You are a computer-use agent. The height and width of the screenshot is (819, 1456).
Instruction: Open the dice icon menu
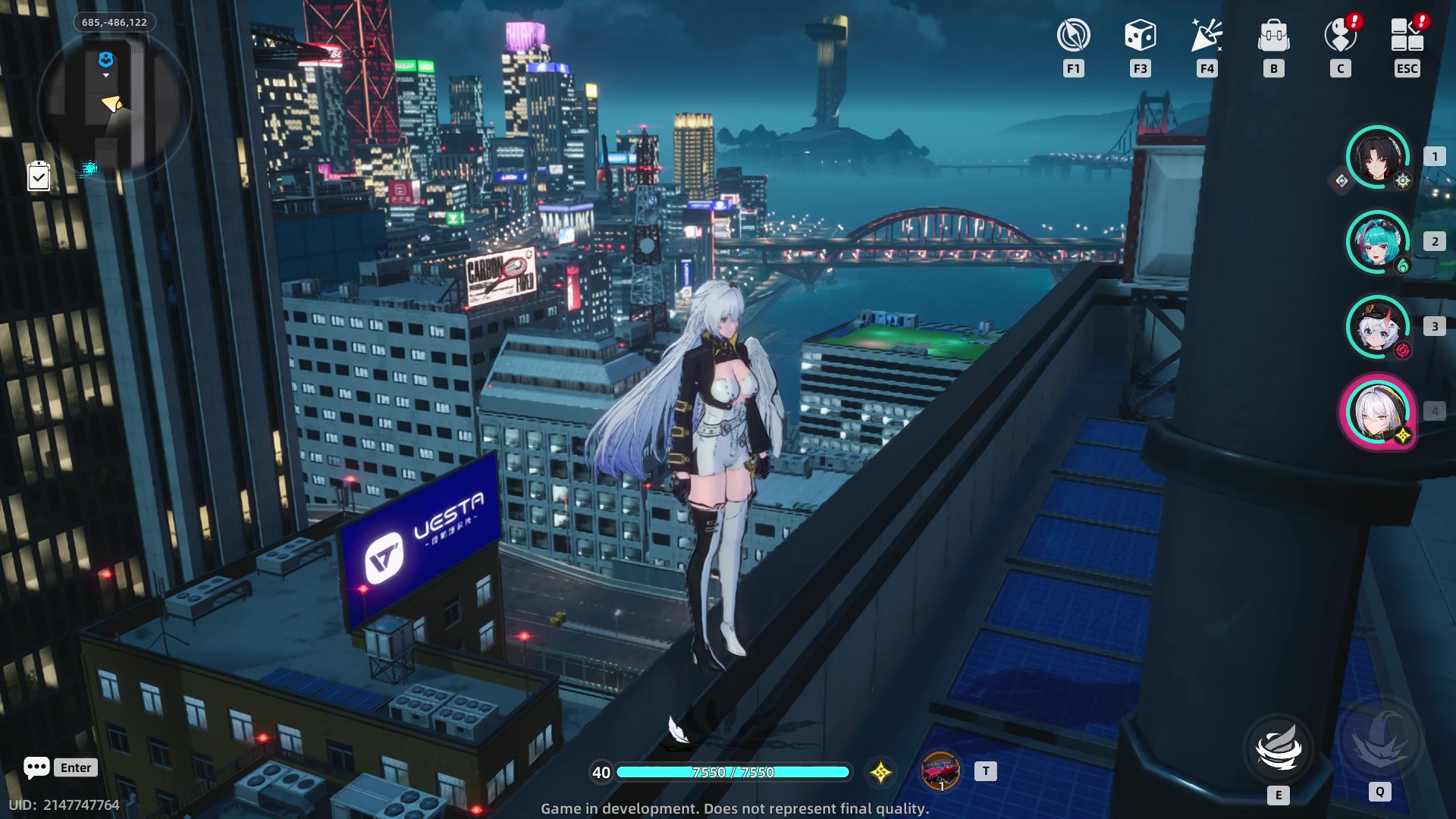pyautogui.click(x=1140, y=36)
